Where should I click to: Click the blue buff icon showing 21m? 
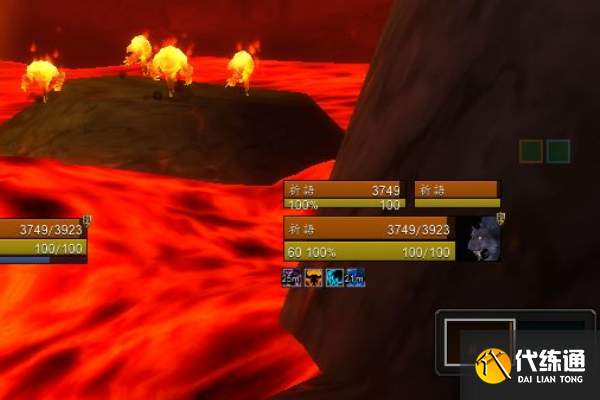pyautogui.click(x=356, y=277)
